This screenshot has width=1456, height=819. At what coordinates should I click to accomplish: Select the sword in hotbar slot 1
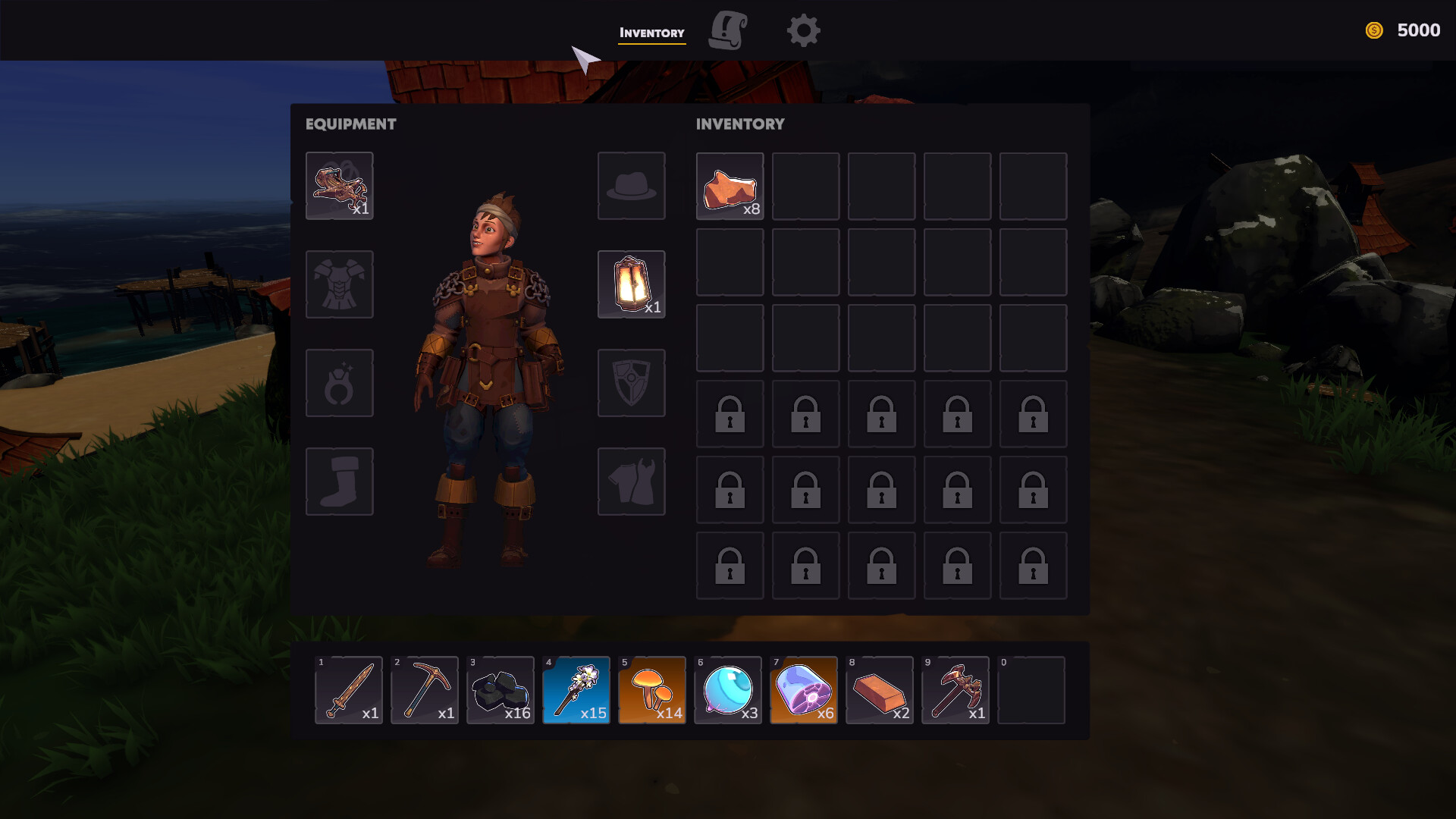pyautogui.click(x=348, y=690)
